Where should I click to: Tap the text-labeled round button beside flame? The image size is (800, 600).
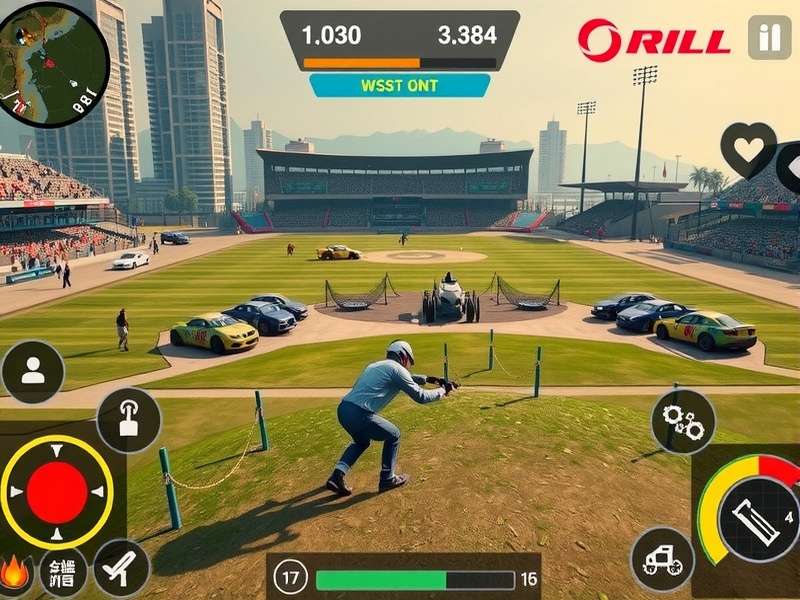(63, 572)
